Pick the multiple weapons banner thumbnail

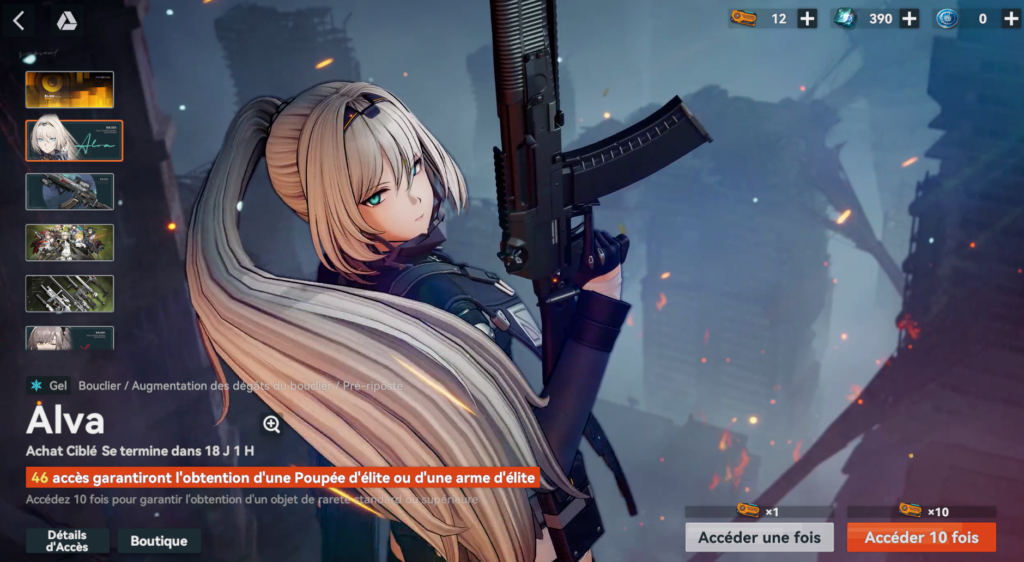70,293
